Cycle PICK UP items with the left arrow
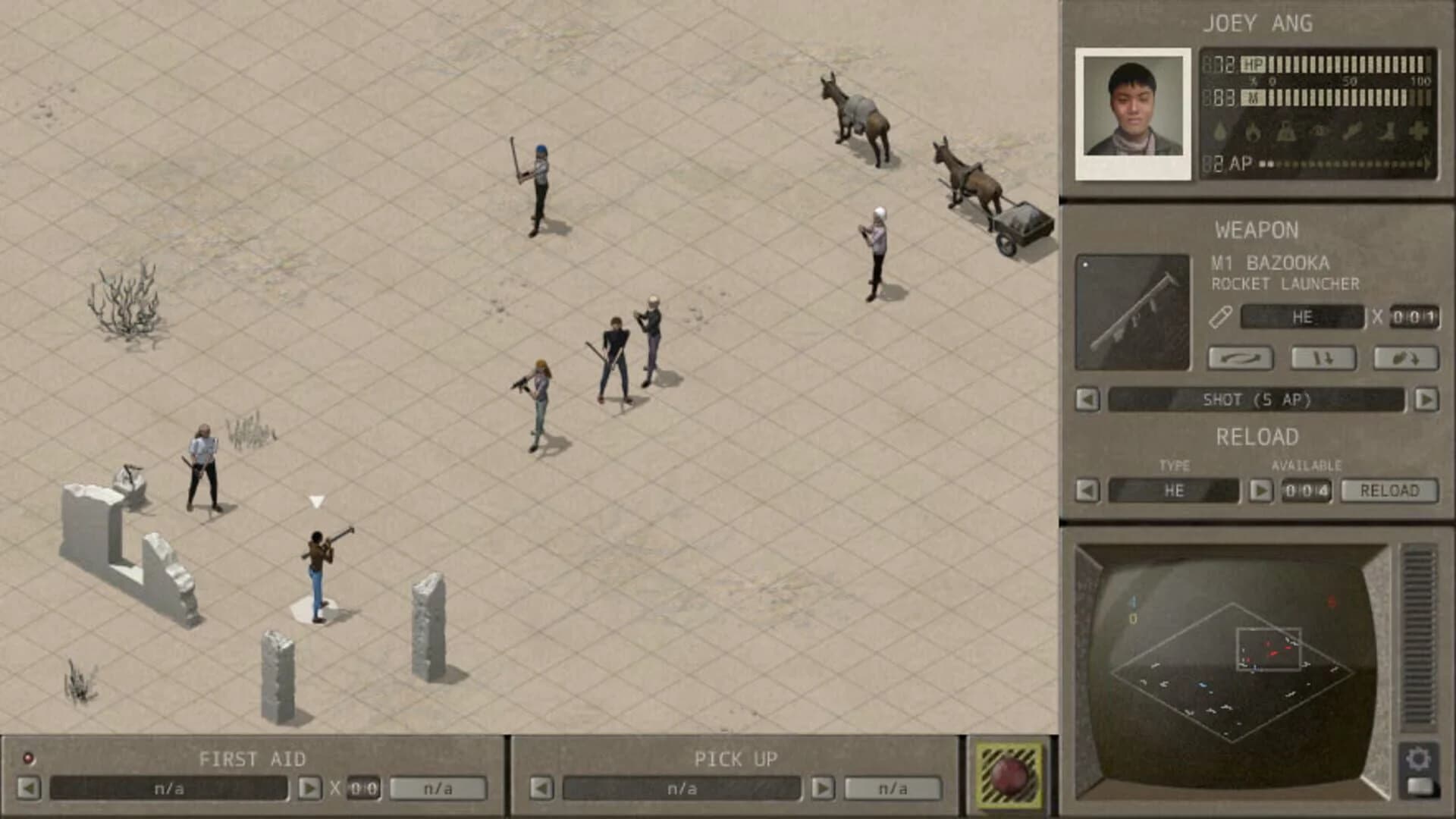Viewport: 1456px width, 819px height. (542, 789)
